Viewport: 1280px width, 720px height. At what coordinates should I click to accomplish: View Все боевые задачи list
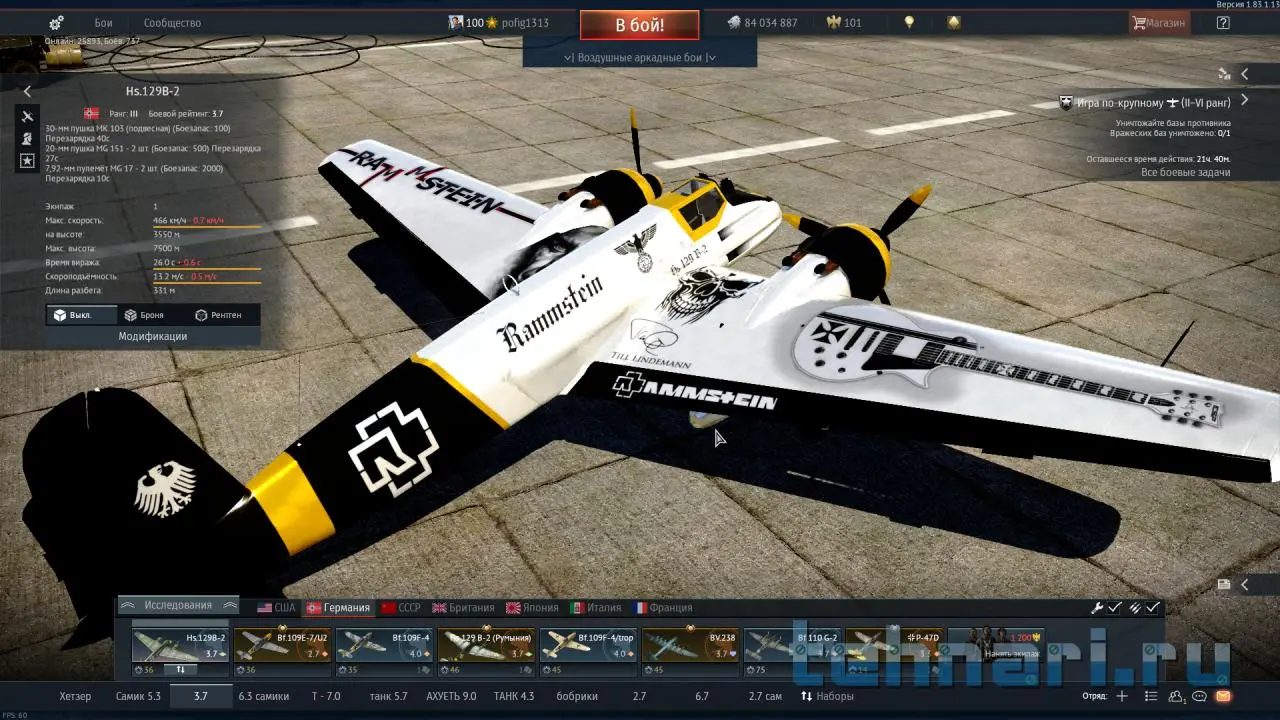[1185, 173]
